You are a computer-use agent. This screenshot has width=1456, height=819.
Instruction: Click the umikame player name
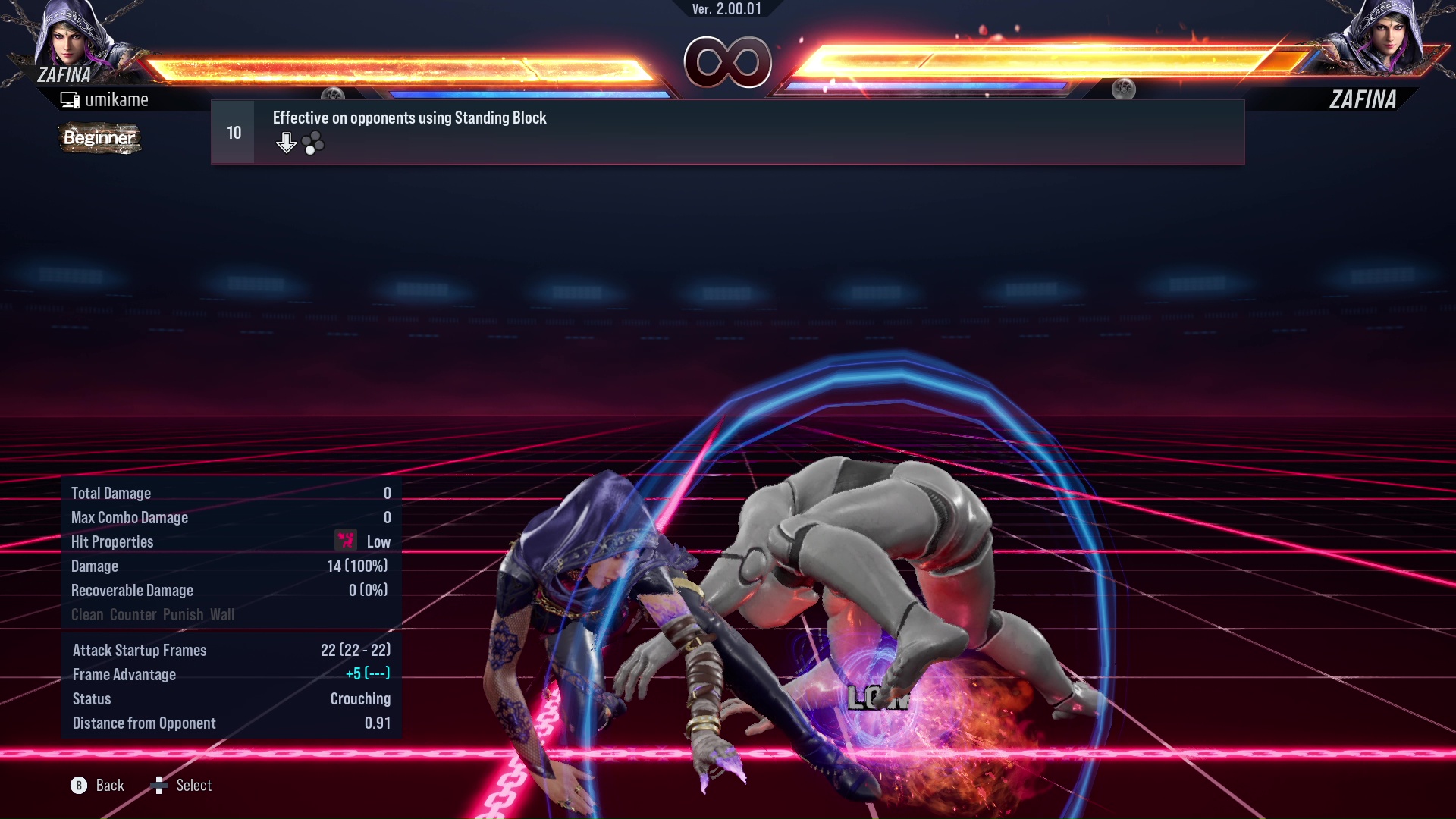point(118,99)
